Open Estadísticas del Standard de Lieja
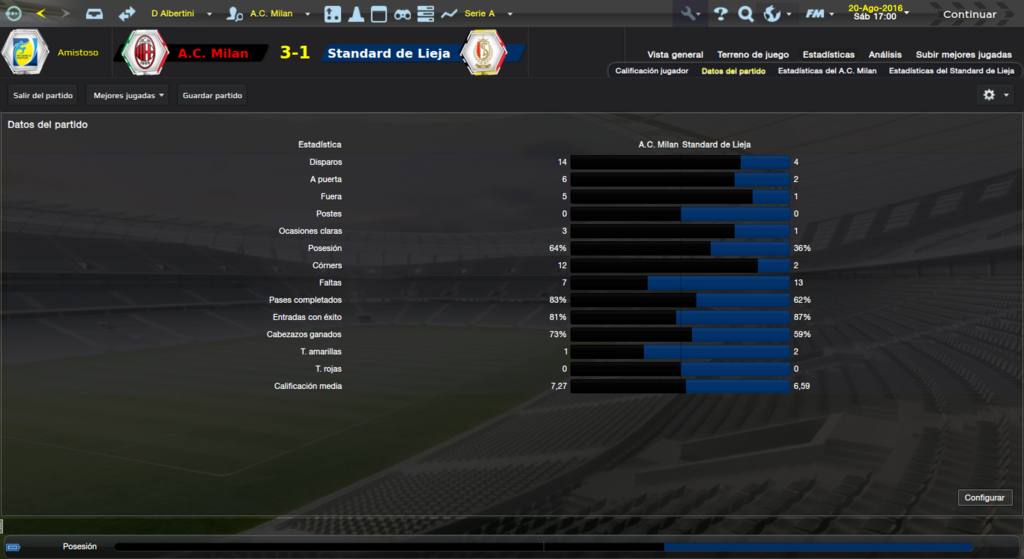Viewport: 1024px width, 559px height. click(951, 71)
